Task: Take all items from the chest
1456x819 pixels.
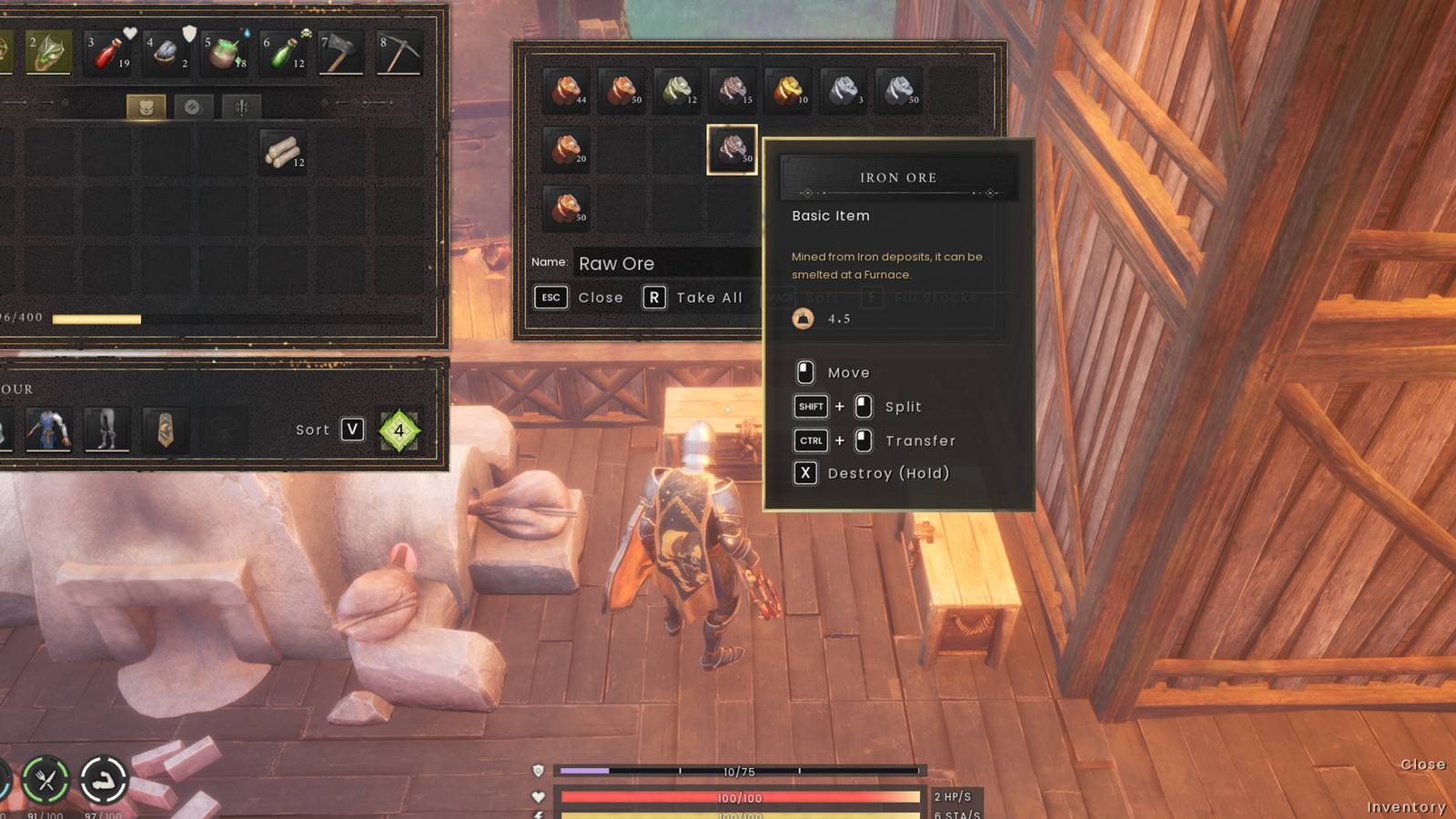Action: (x=693, y=298)
